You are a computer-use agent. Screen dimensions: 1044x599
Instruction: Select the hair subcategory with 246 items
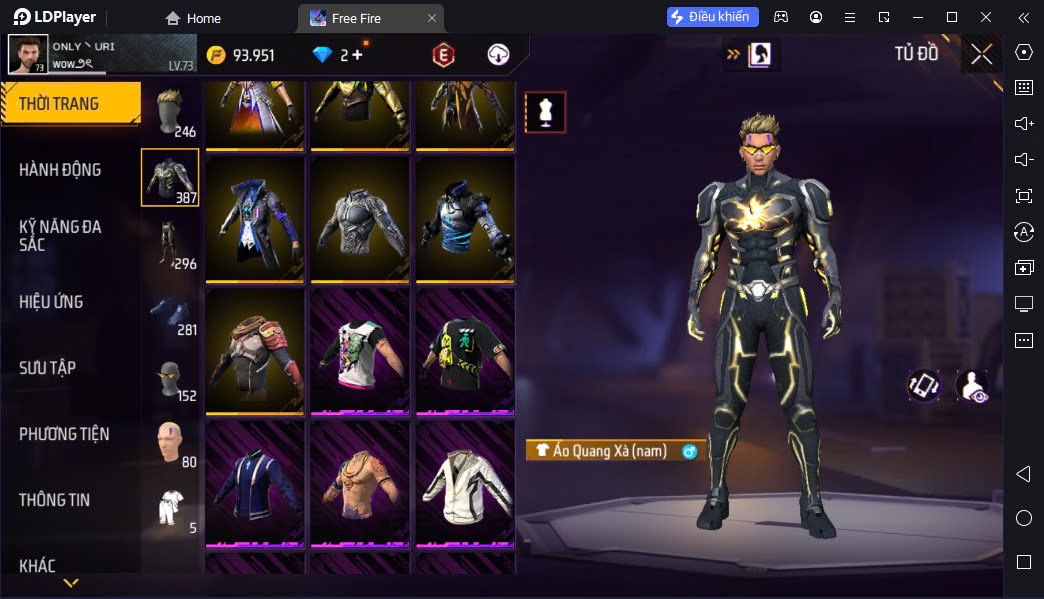[170, 112]
